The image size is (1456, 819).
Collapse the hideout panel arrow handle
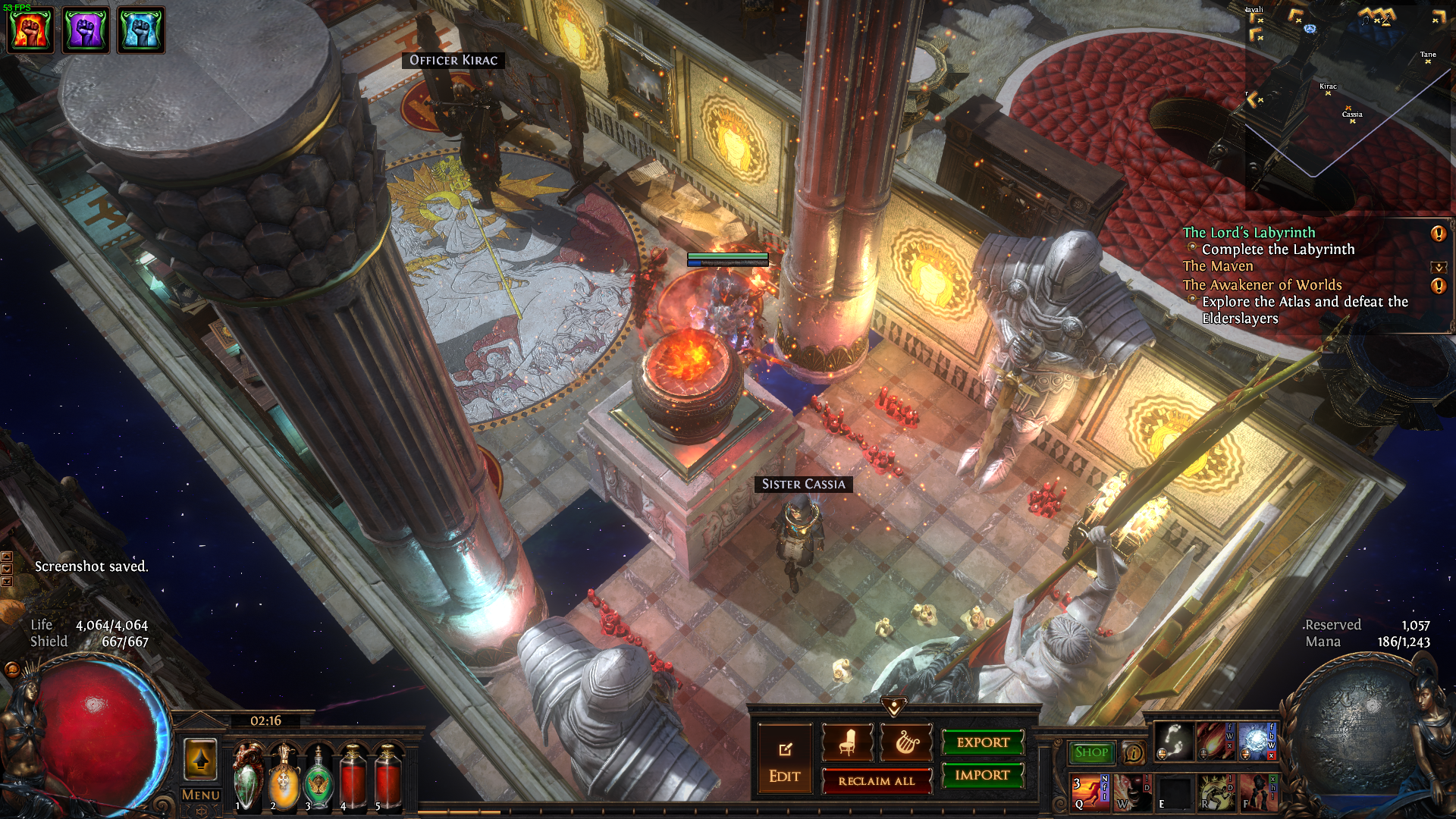[x=894, y=708]
